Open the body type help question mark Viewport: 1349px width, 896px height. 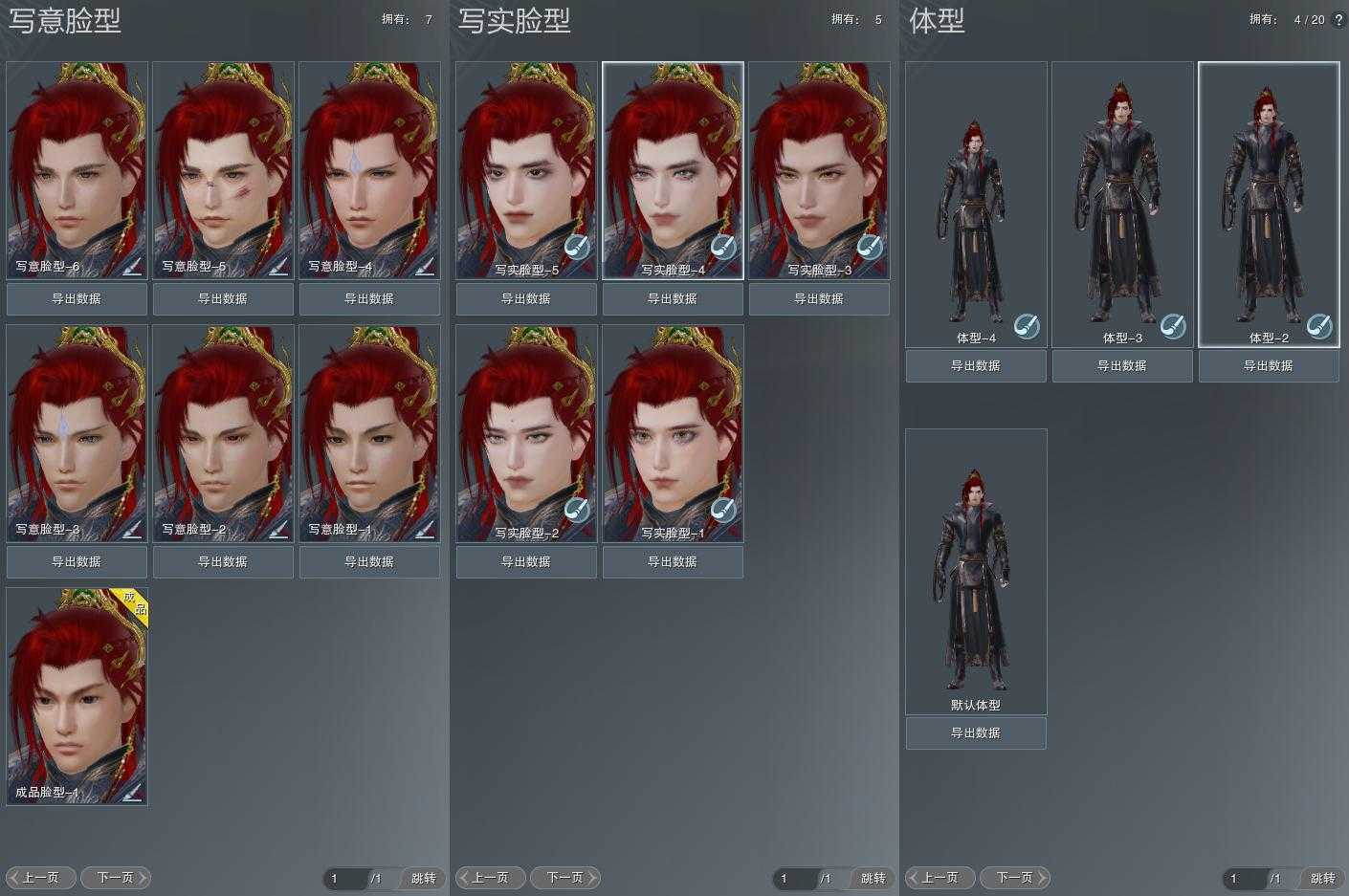1338,19
